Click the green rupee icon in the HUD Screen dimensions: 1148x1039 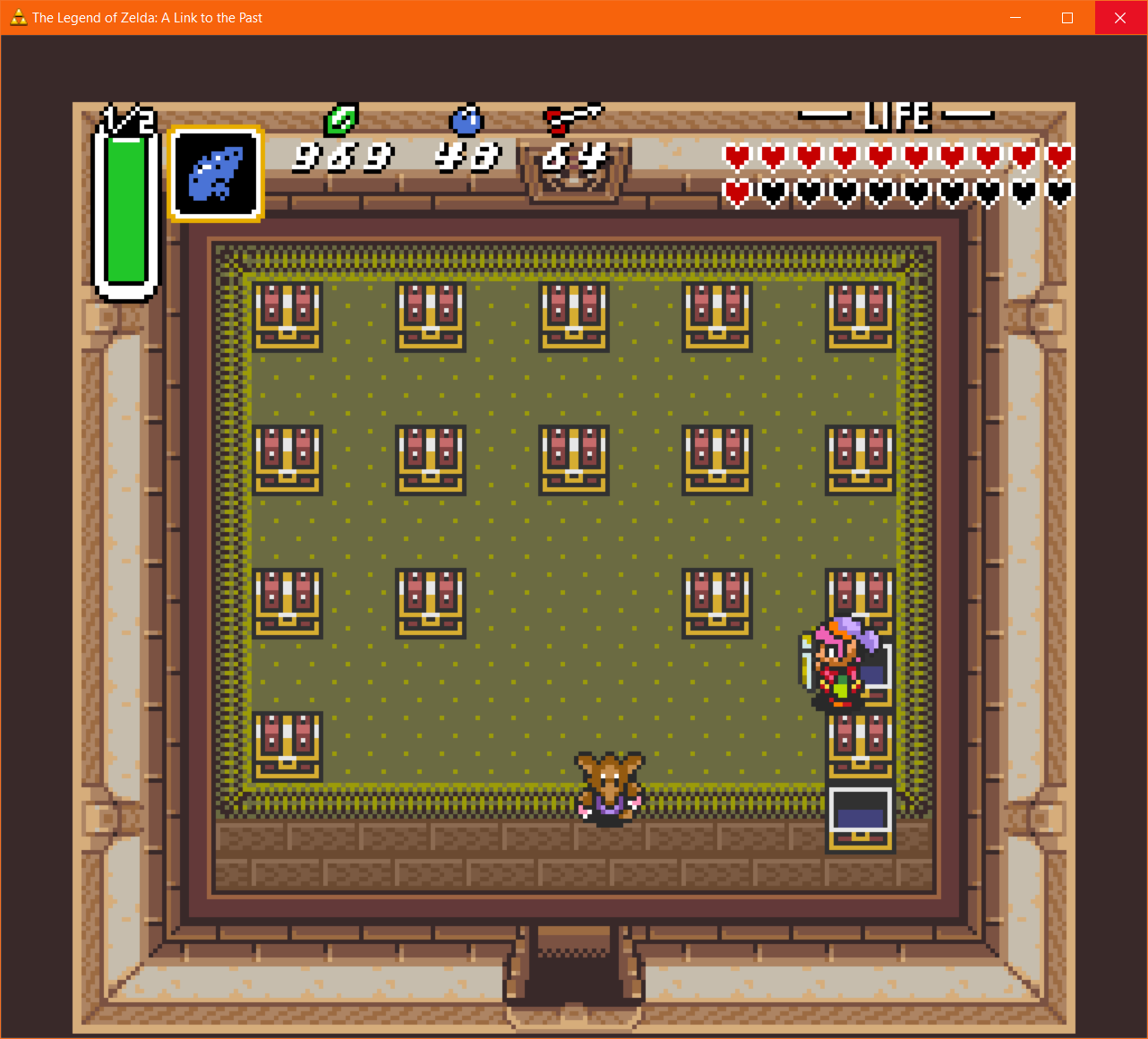341,121
